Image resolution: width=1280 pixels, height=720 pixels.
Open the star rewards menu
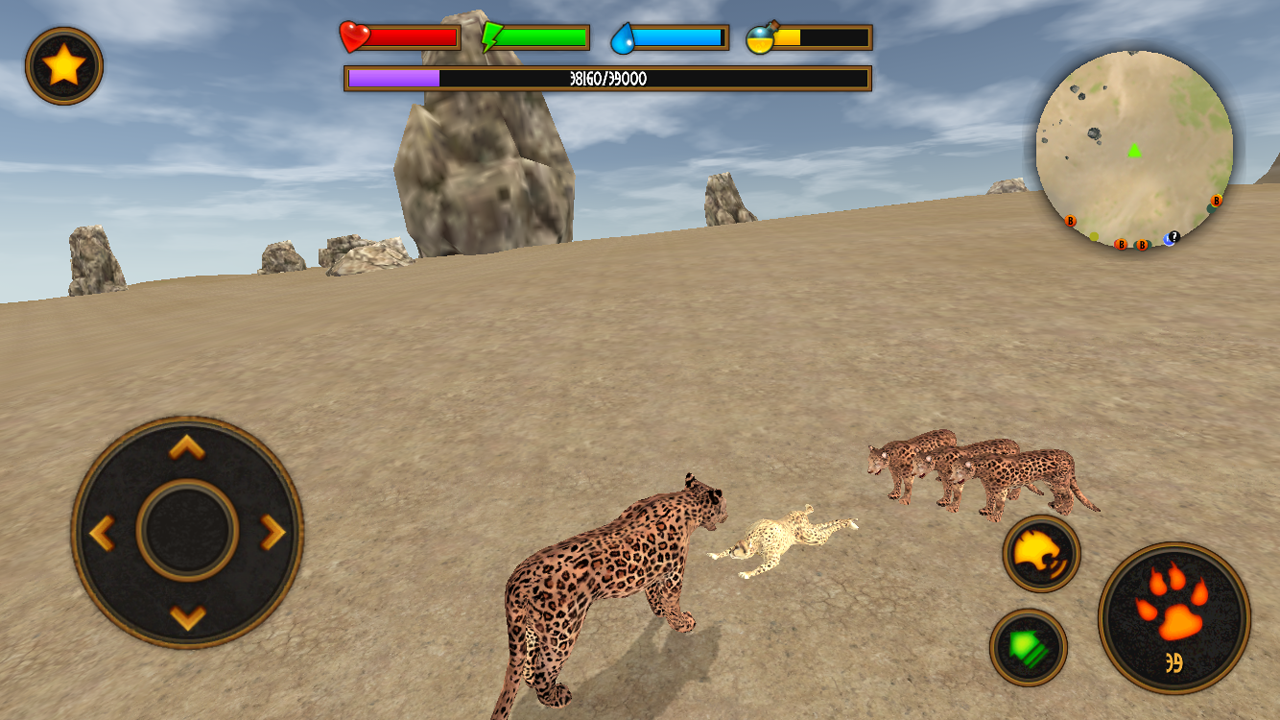point(62,62)
